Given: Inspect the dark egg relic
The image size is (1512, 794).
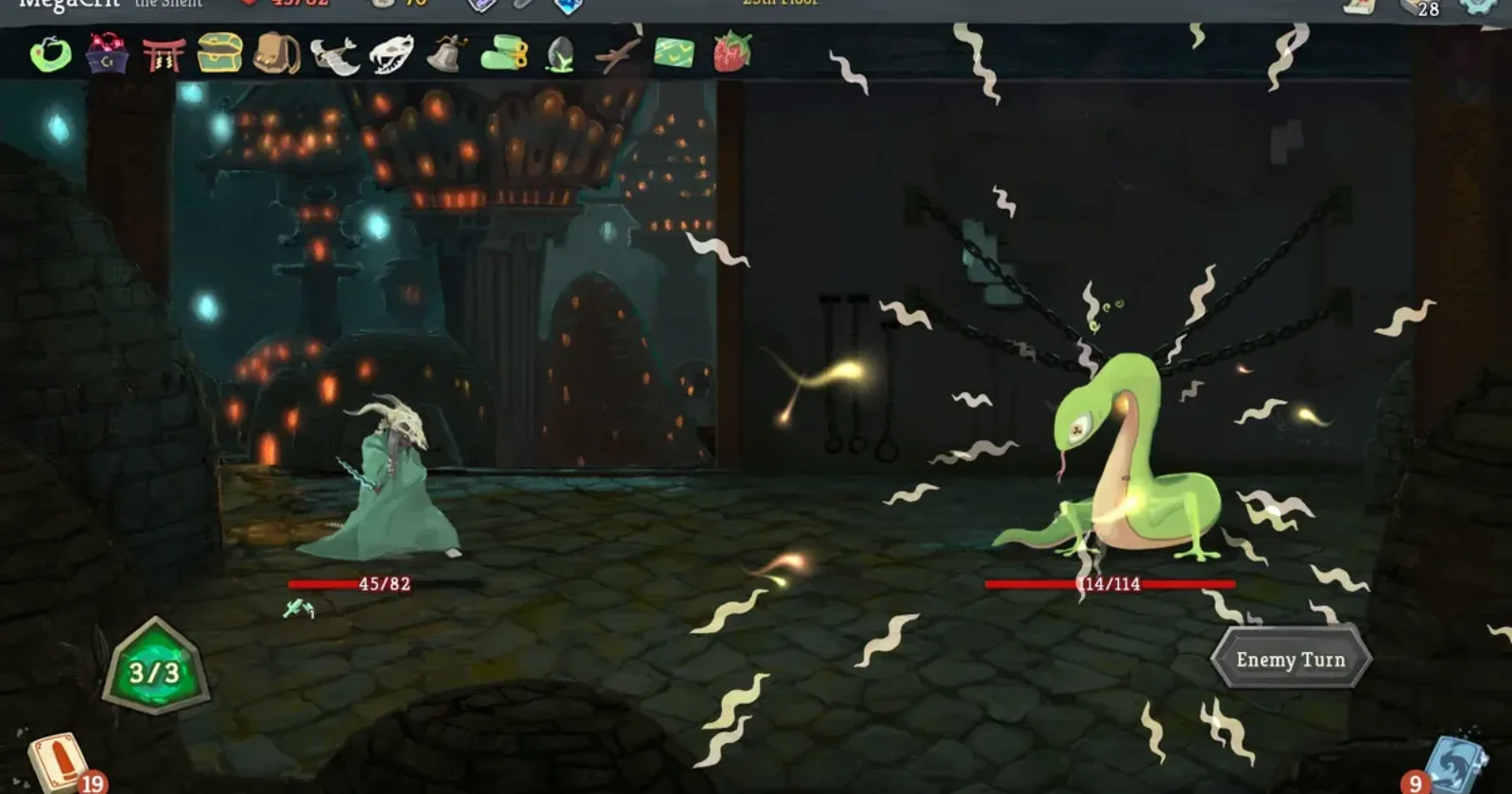Looking at the screenshot, I should tap(560, 55).
